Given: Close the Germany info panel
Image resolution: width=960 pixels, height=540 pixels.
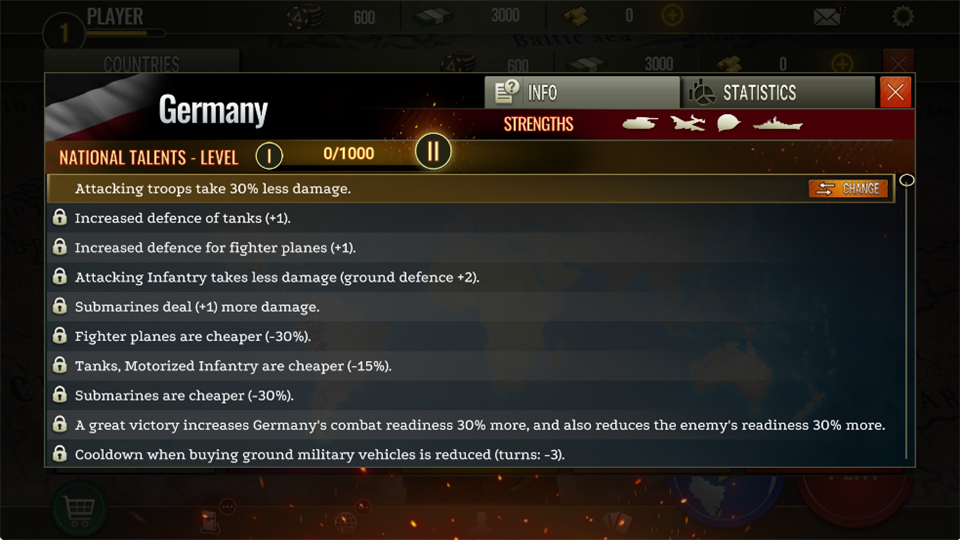Looking at the screenshot, I should [895, 93].
